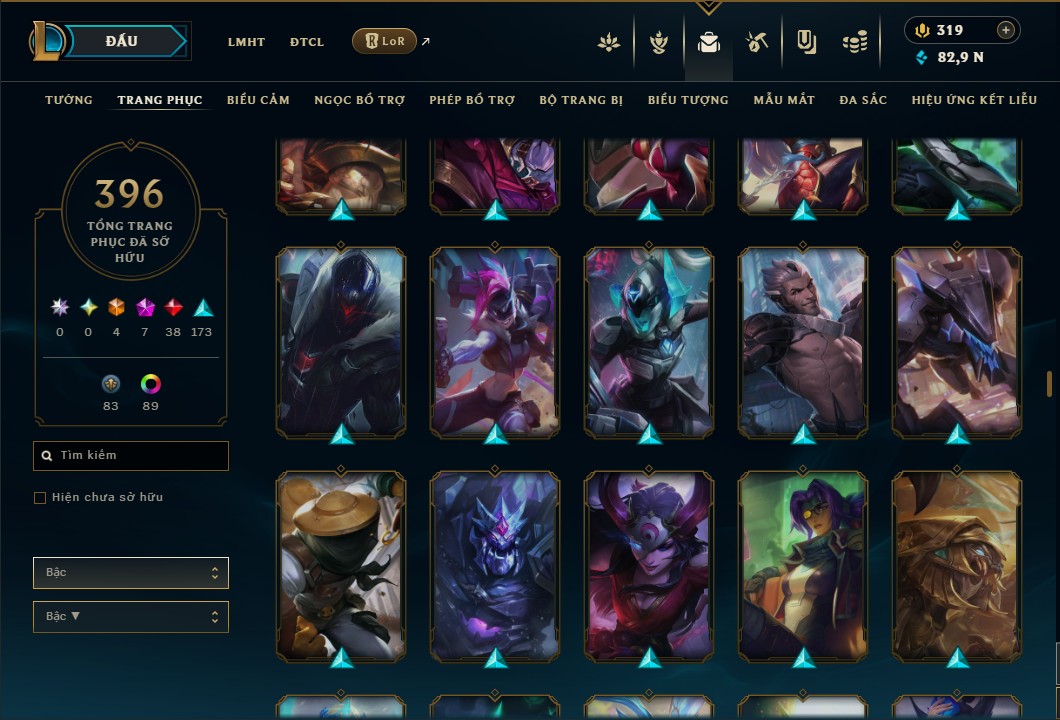Screen dimensions: 1060x720
Task: Open the LMHT section
Action: pos(246,42)
